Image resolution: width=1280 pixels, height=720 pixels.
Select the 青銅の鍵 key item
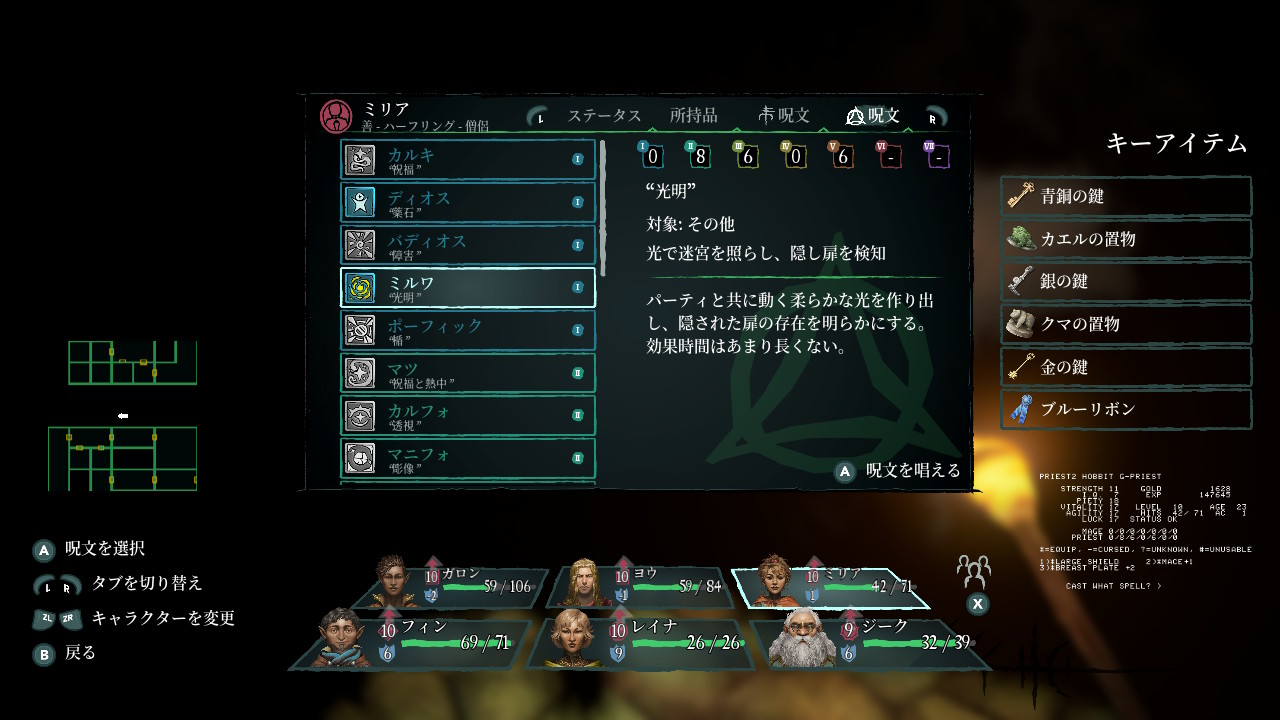point(1126,196)
